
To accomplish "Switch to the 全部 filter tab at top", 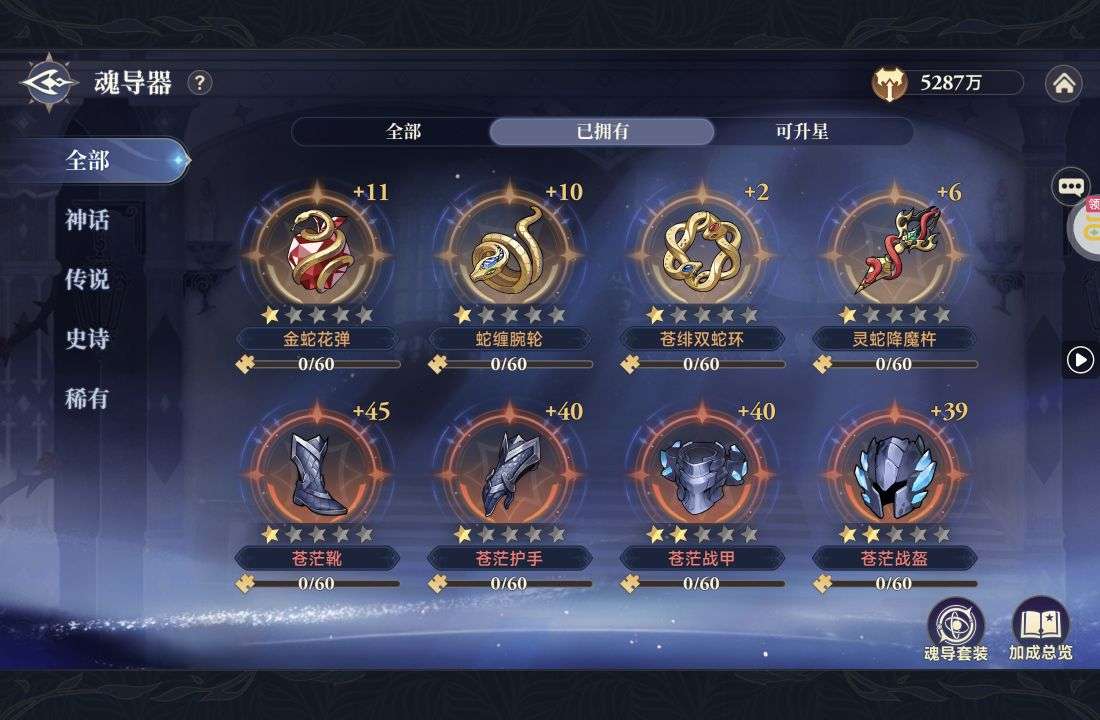I will point(403,132).
